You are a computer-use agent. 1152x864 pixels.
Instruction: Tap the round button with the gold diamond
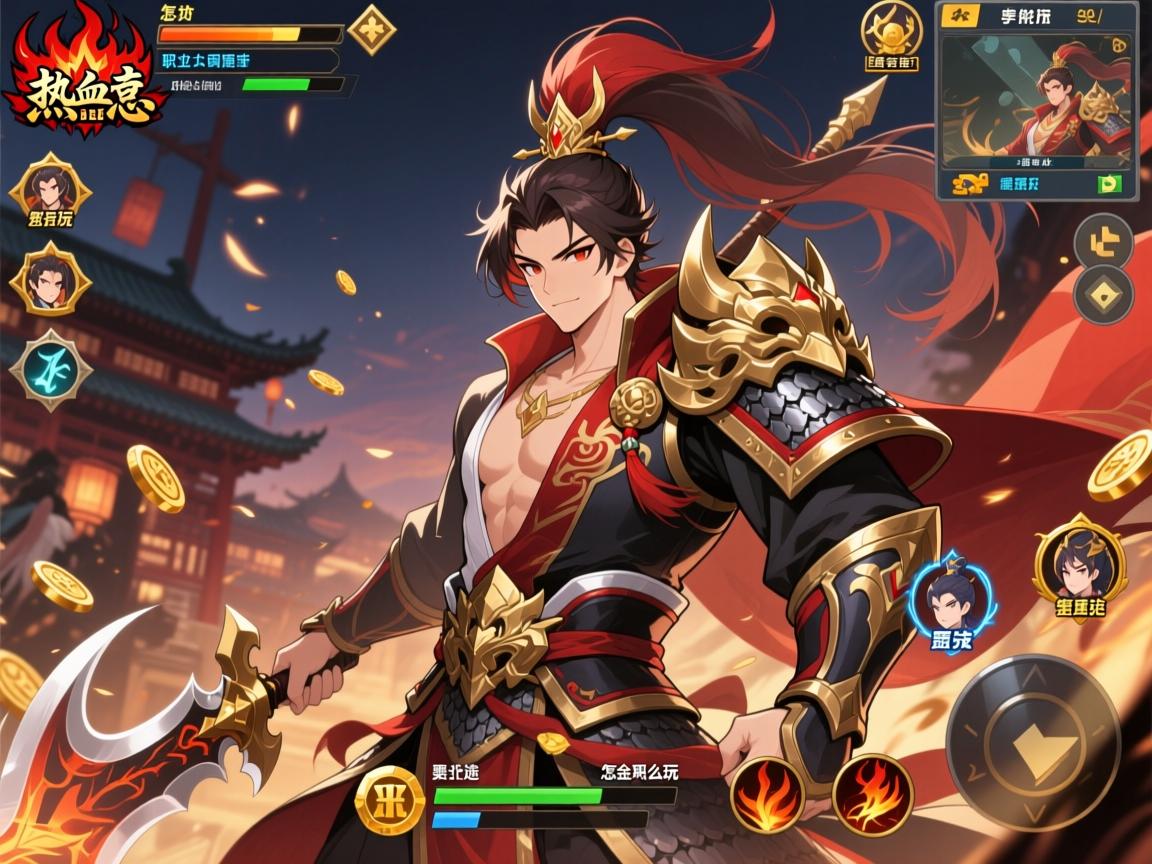pyautogui.click(x=1103, y=294)
